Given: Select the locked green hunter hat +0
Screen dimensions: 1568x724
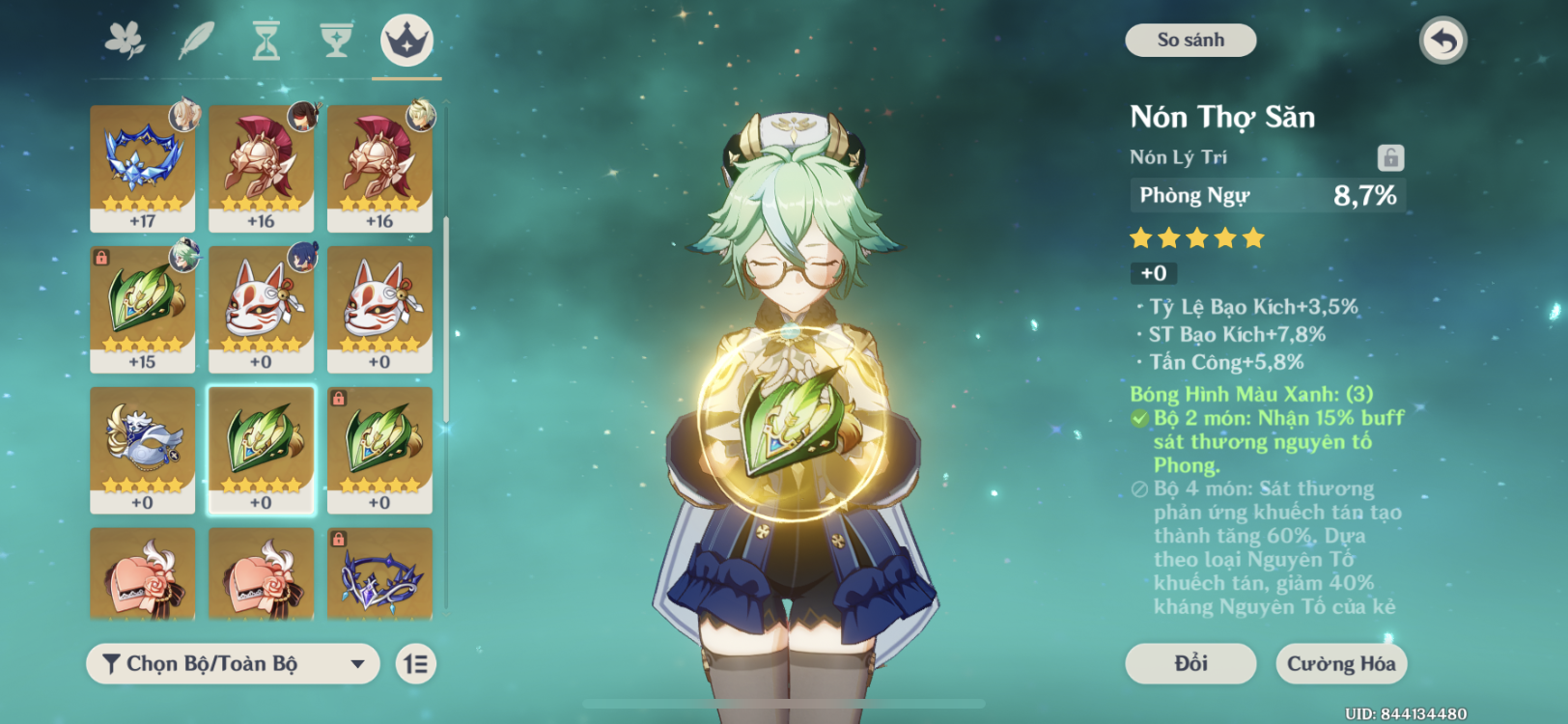Looking at the screenshot, I should point(379,450).
